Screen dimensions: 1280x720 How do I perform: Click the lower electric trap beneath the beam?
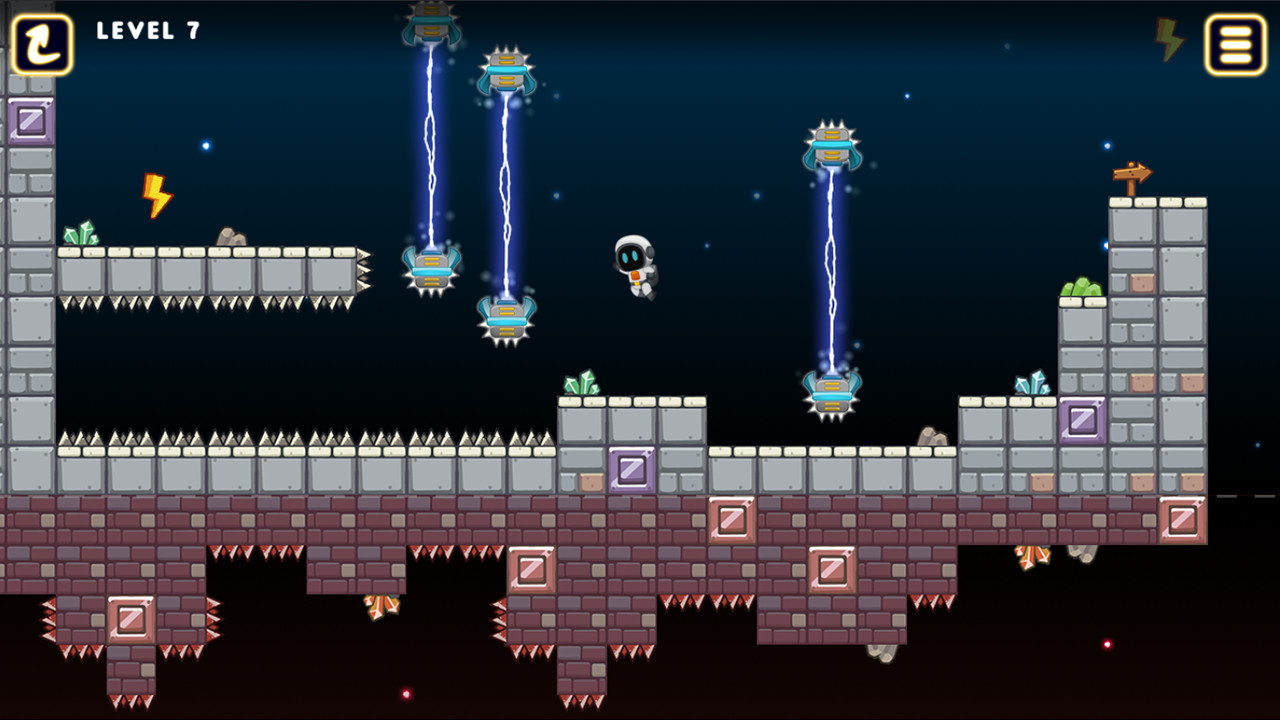pos(505,315)
